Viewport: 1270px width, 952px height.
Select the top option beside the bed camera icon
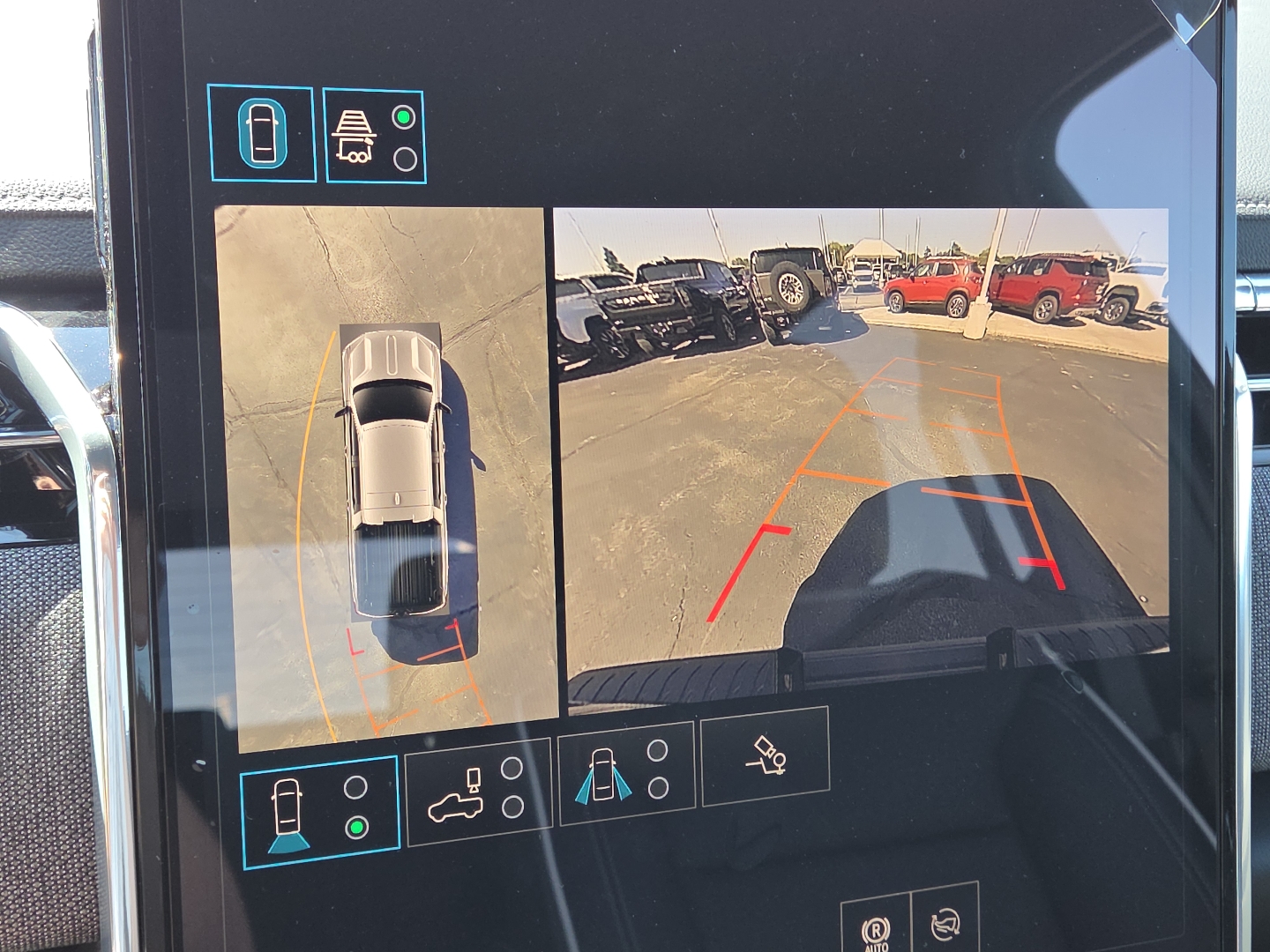[x=512, y=769]
